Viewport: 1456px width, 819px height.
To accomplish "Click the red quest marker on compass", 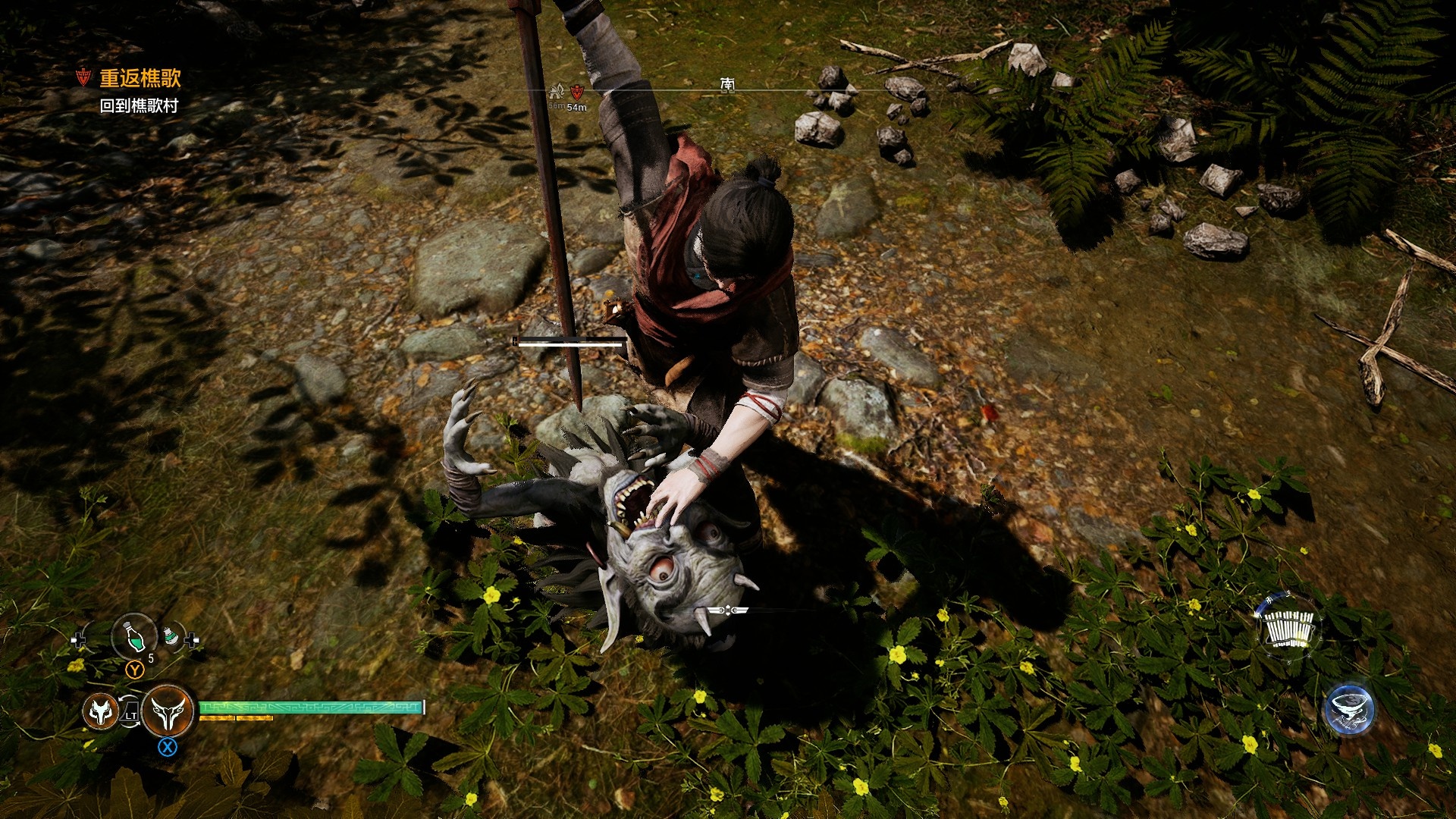I will tap(577, 93).
